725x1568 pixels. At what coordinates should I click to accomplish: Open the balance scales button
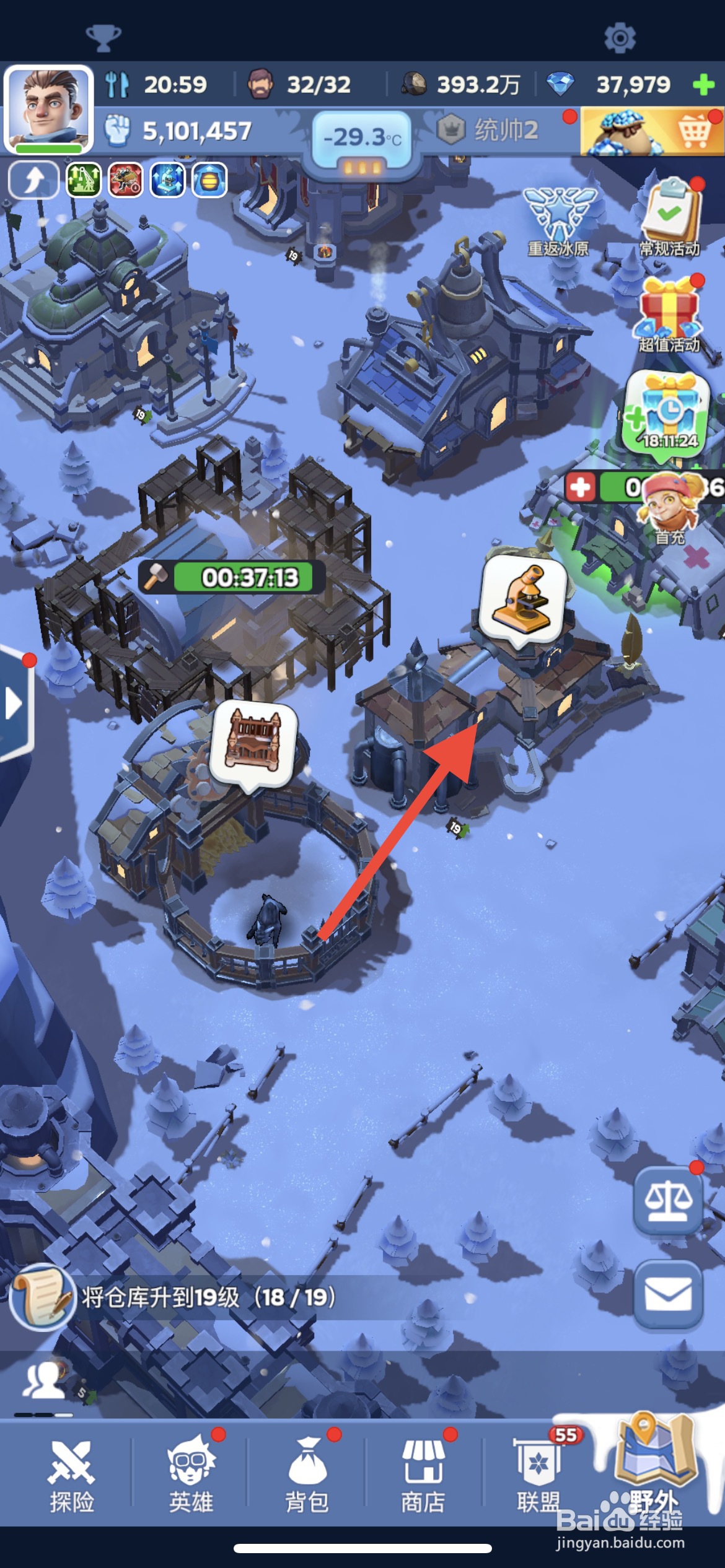[668, 1201]
